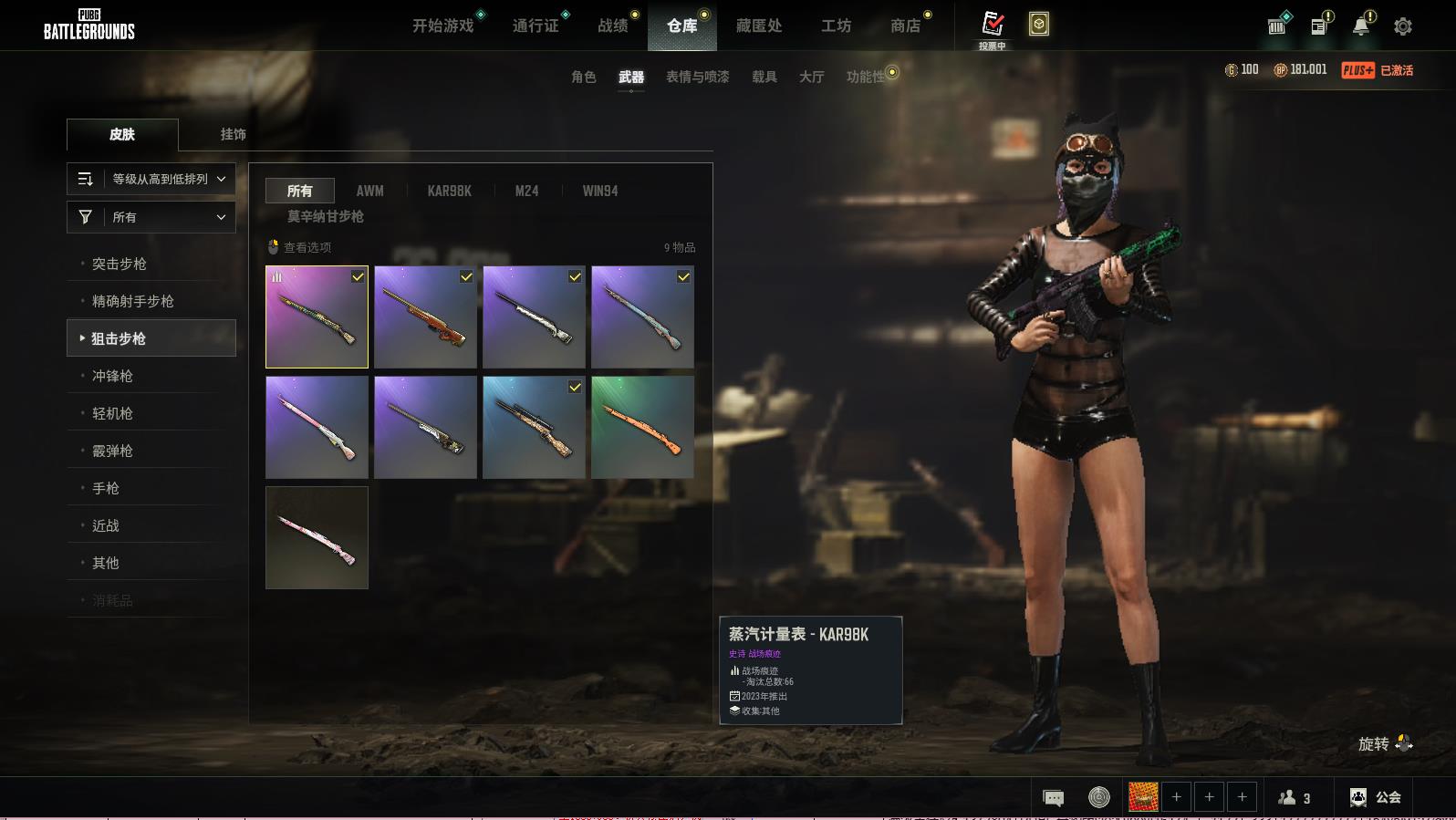Open the 商店 store tab
This screenshot has width=1456, height=820.
point(905,26)
